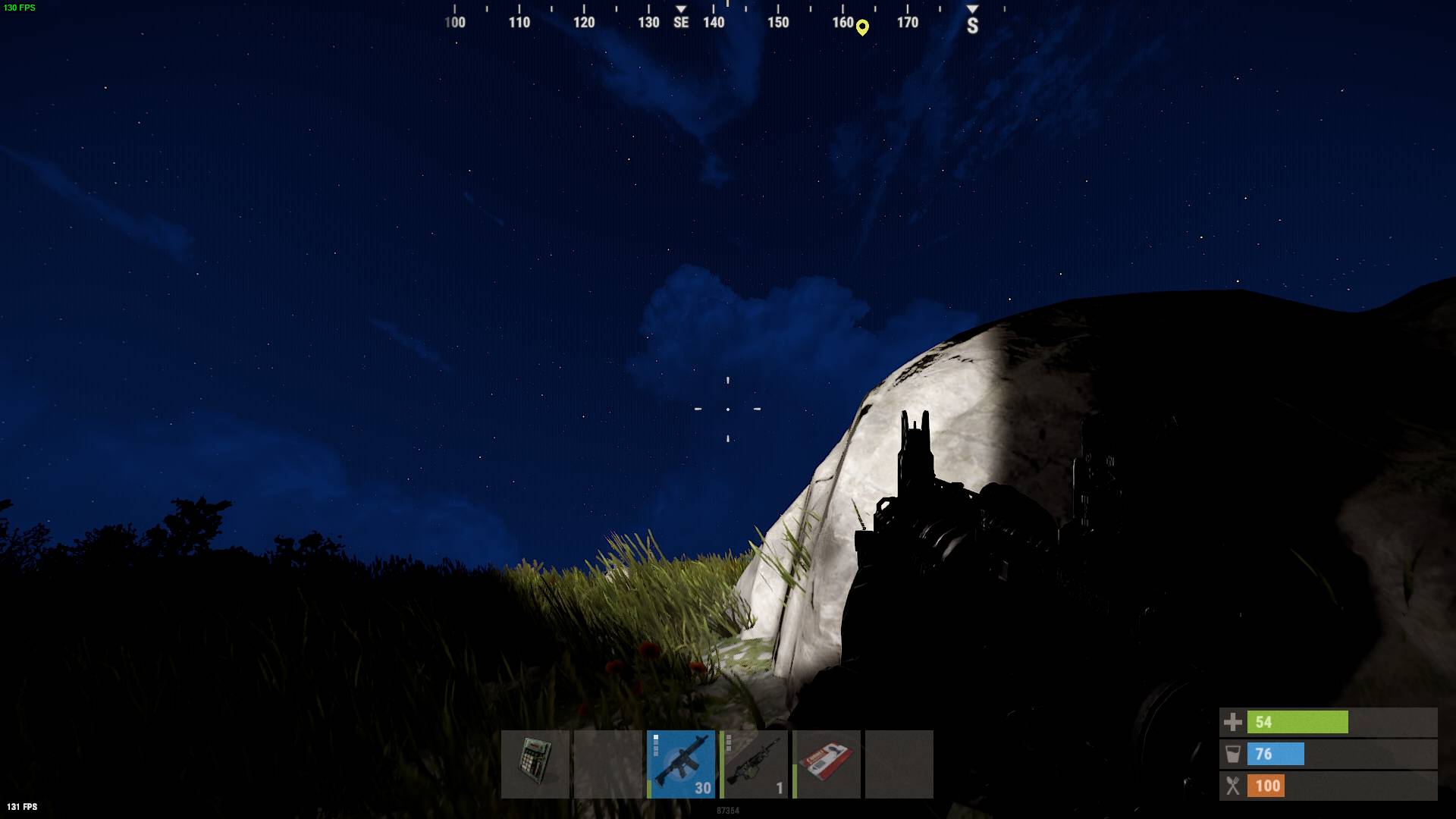Equip the machine gun in hotbar slot four
Image resolution: width=1456 pixels, height=819 pixels.
pyautogui.click(x=755, y=764)
